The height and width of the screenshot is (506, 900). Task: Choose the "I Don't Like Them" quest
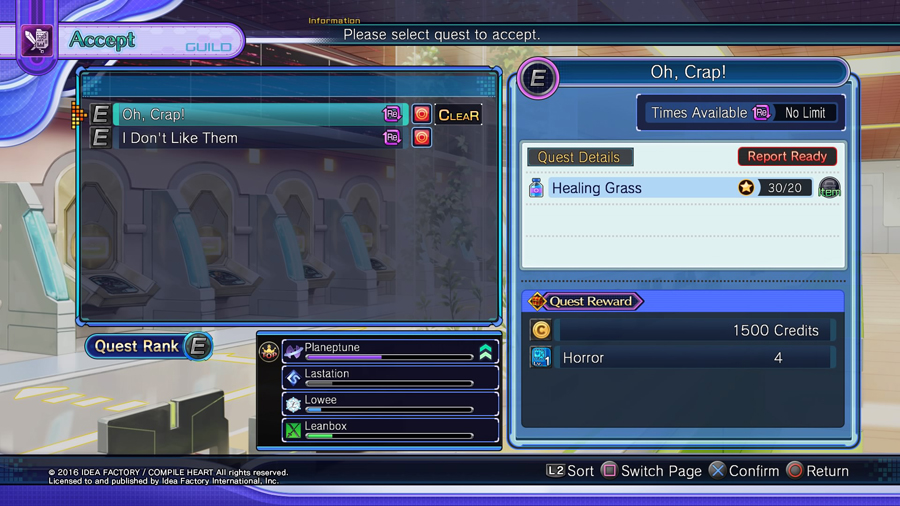pos(250,138)
